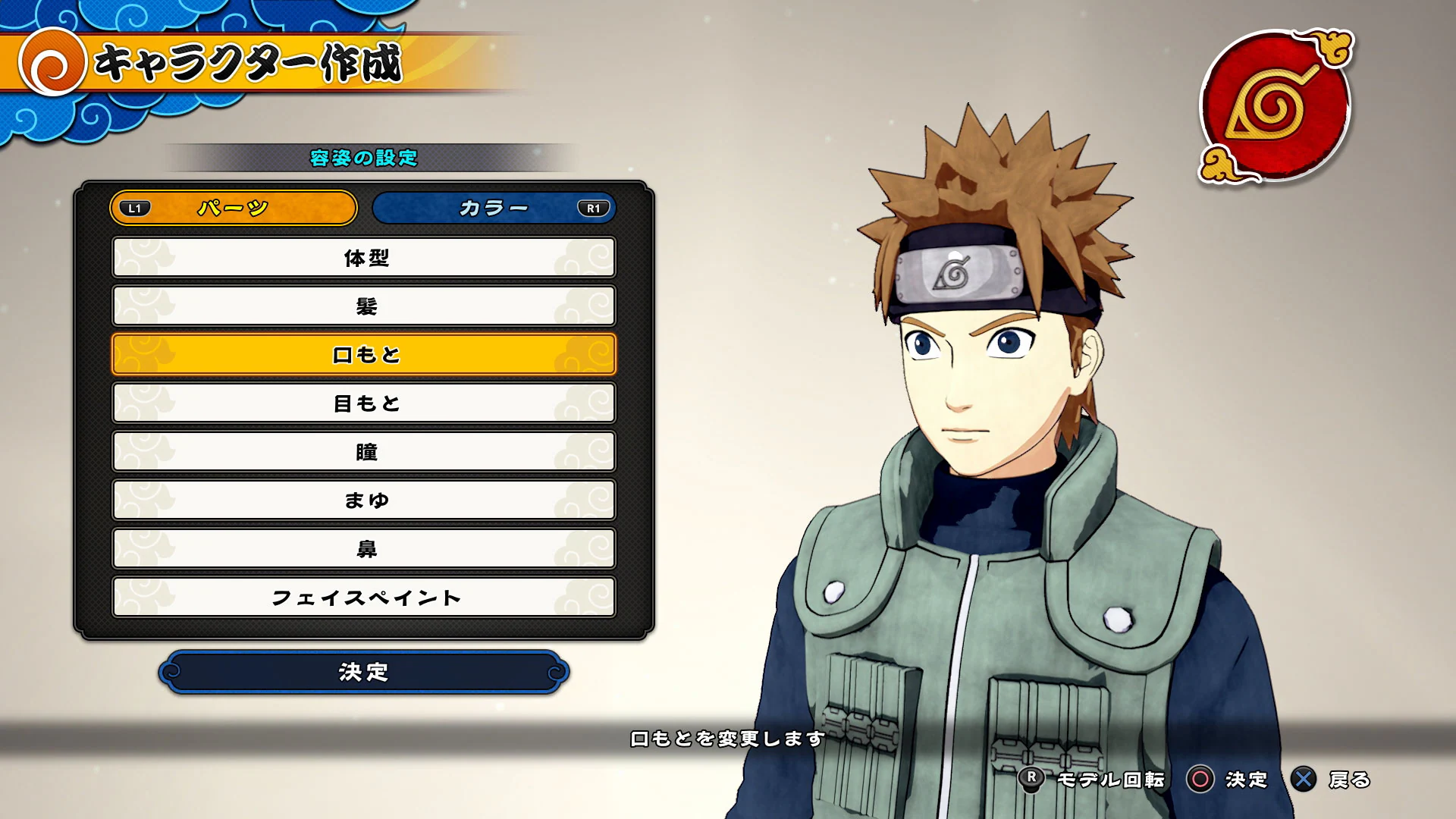Select the 体型 body type option
This screenshot has width=1456, height=819.
[x=366, y=258]
